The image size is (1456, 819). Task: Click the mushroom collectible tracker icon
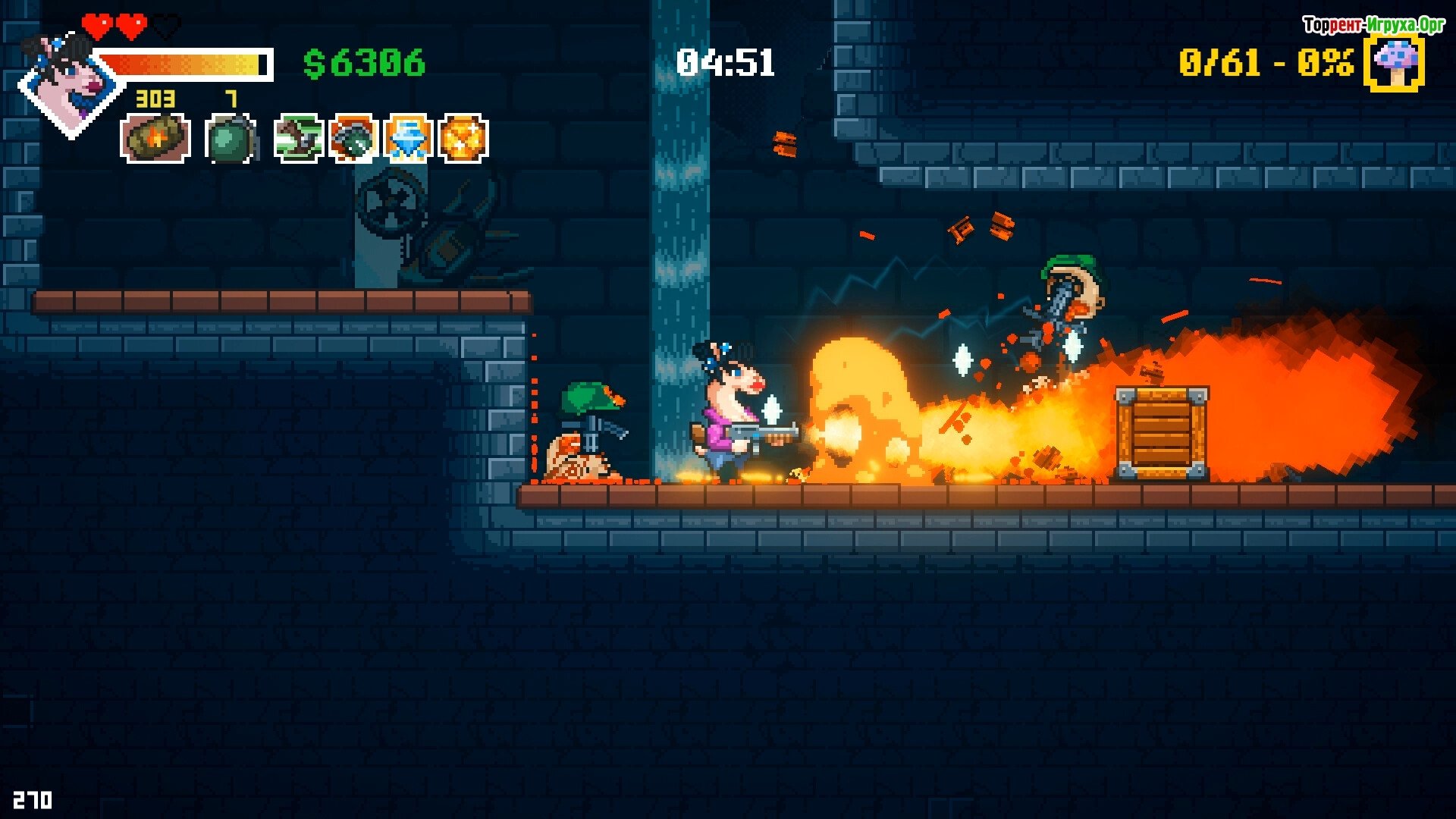pyautogui.click(x=1394, y=63)
